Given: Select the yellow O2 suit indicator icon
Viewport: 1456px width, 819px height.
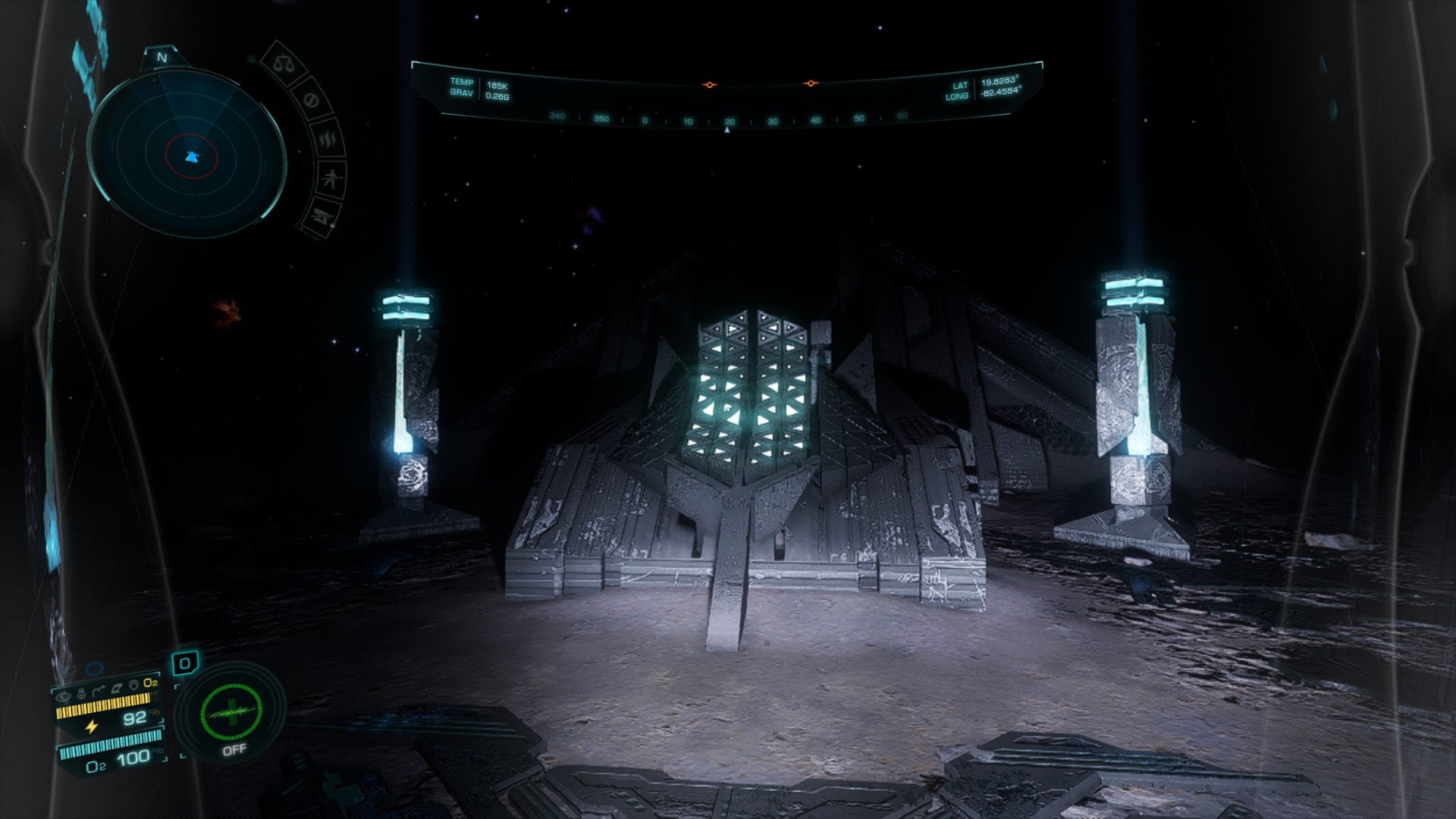Looking at the screenshot, I should click(150, 683).
